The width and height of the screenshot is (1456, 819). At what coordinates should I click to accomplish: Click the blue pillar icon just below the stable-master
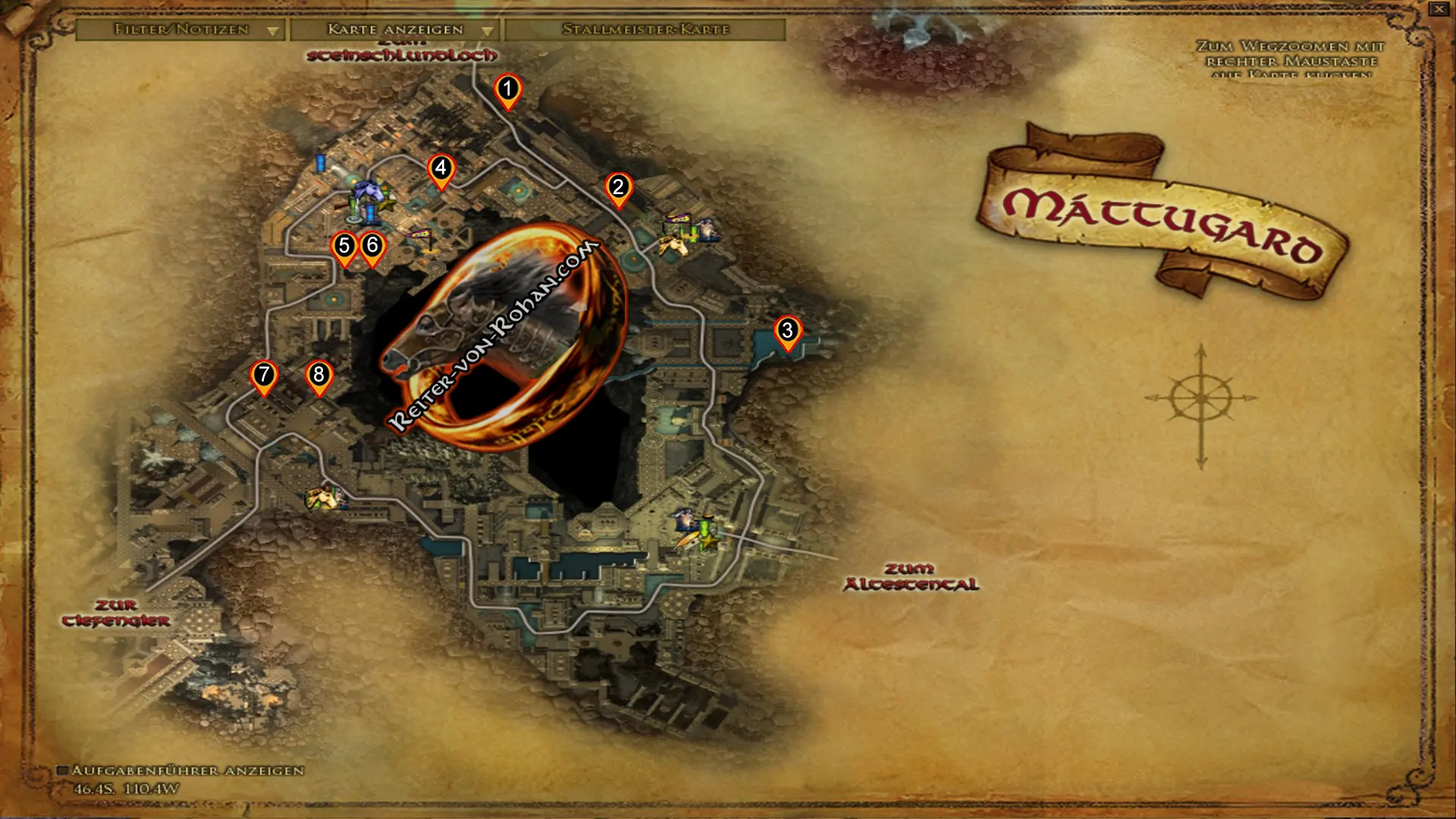370,214
